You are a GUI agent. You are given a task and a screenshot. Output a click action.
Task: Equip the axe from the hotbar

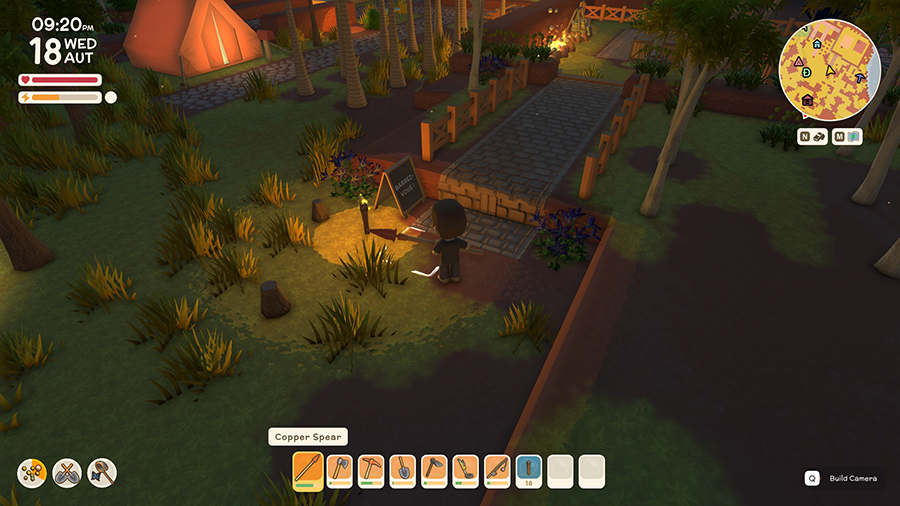coord(340,470)
